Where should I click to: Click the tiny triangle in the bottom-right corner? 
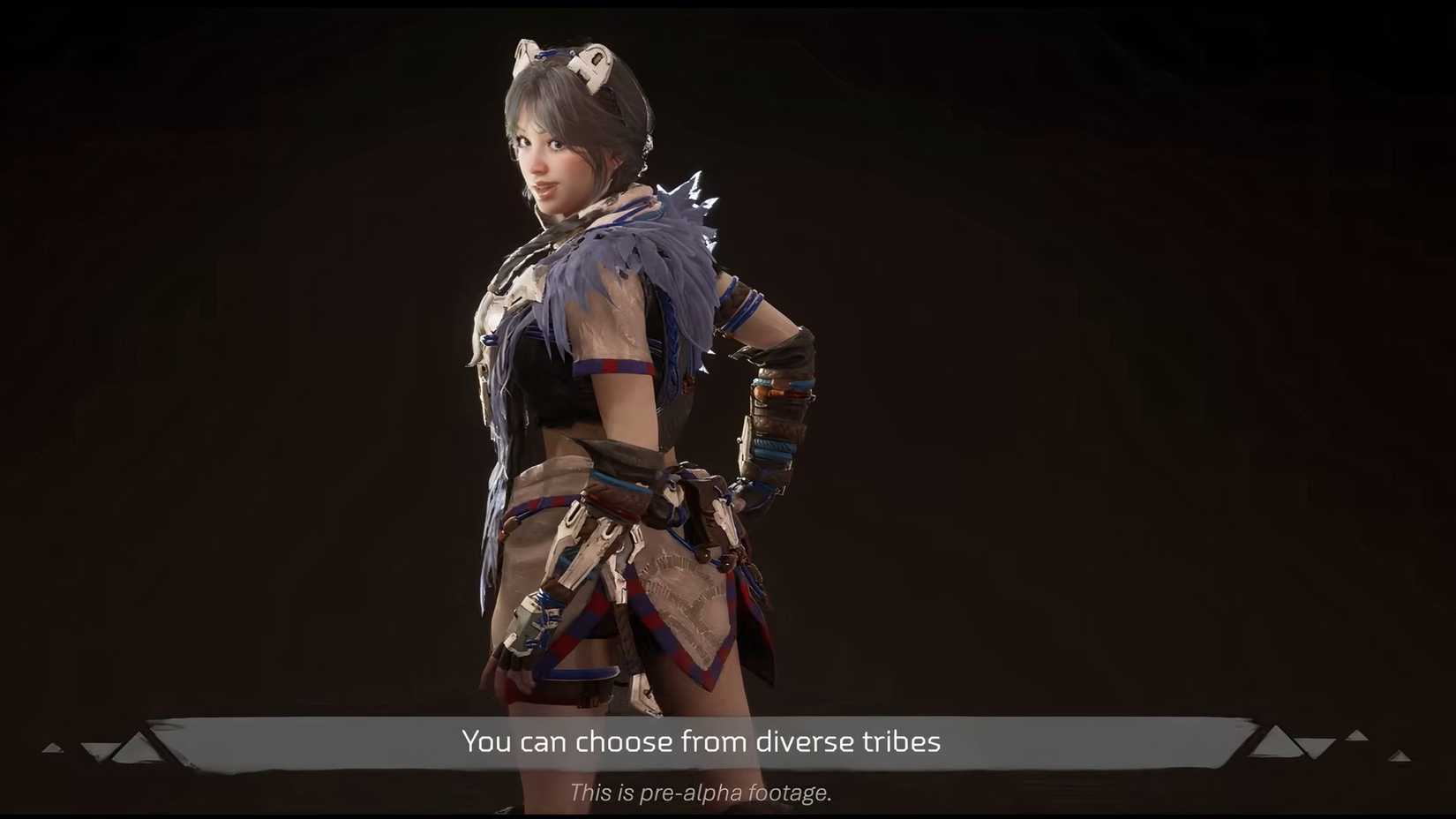pyautogui.click(x=1401, y=755)
